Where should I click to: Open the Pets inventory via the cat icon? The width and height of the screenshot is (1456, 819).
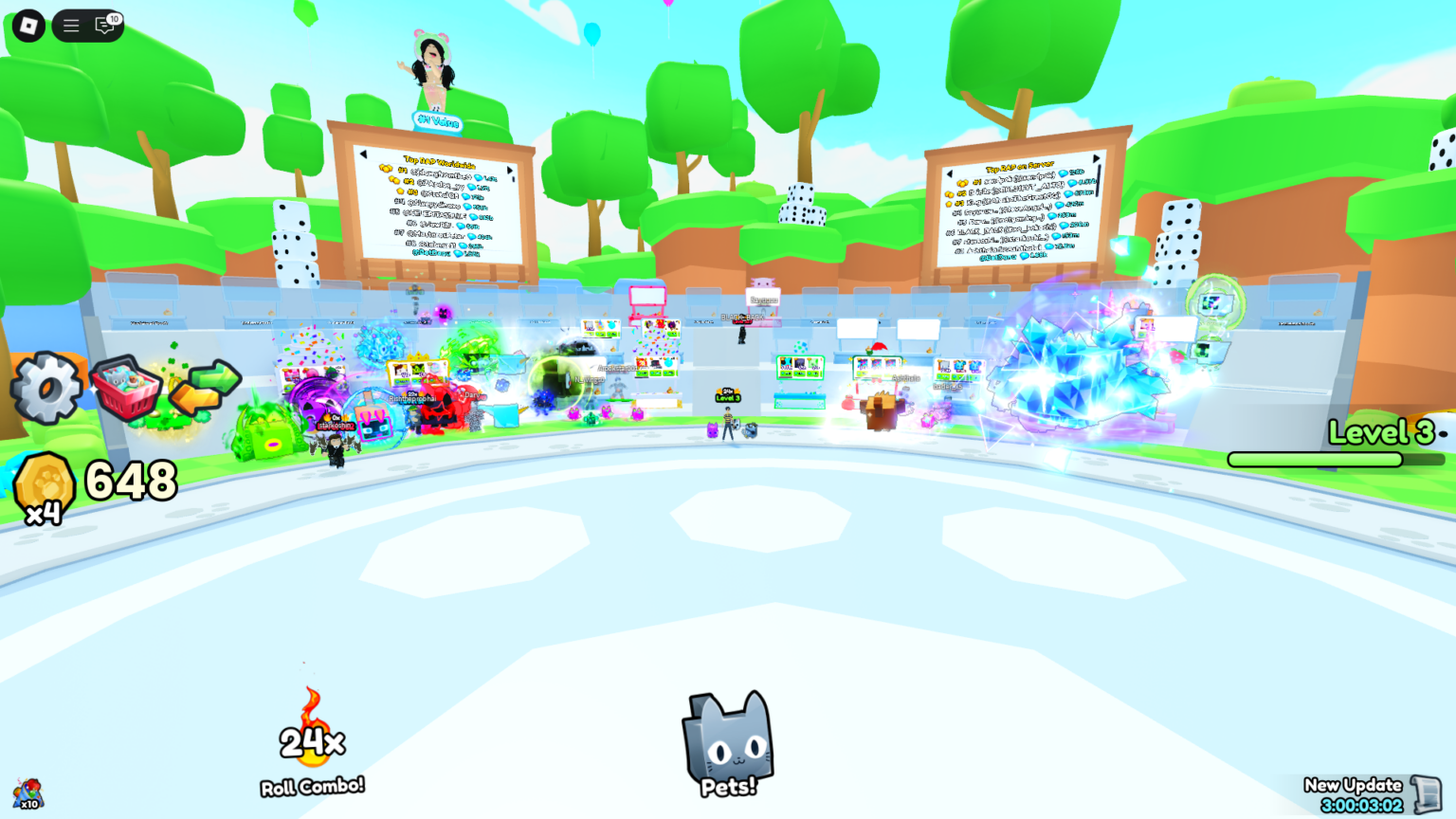tap(726, 742)
